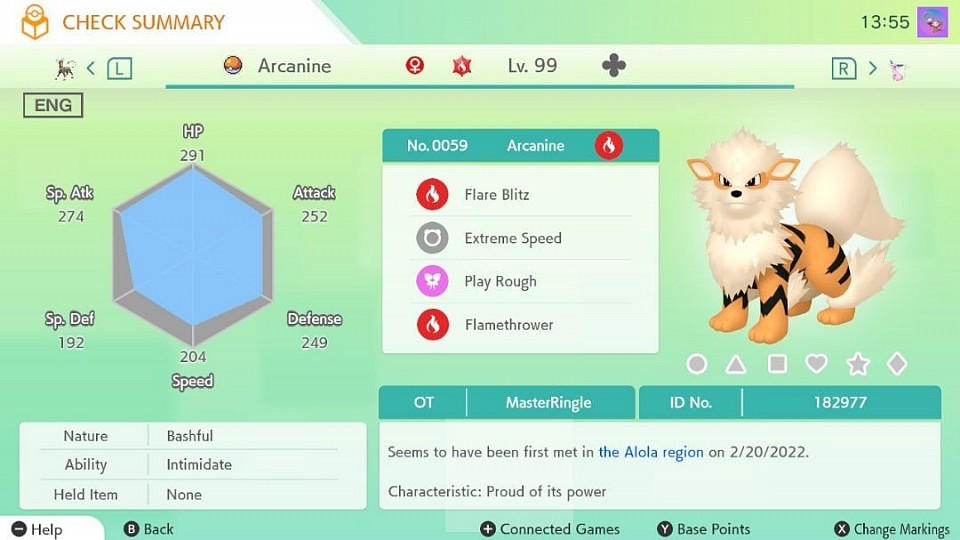The height and width of the screenshot is (540, 960).
Task: Go Back from the summary
Action: point(148,529)
